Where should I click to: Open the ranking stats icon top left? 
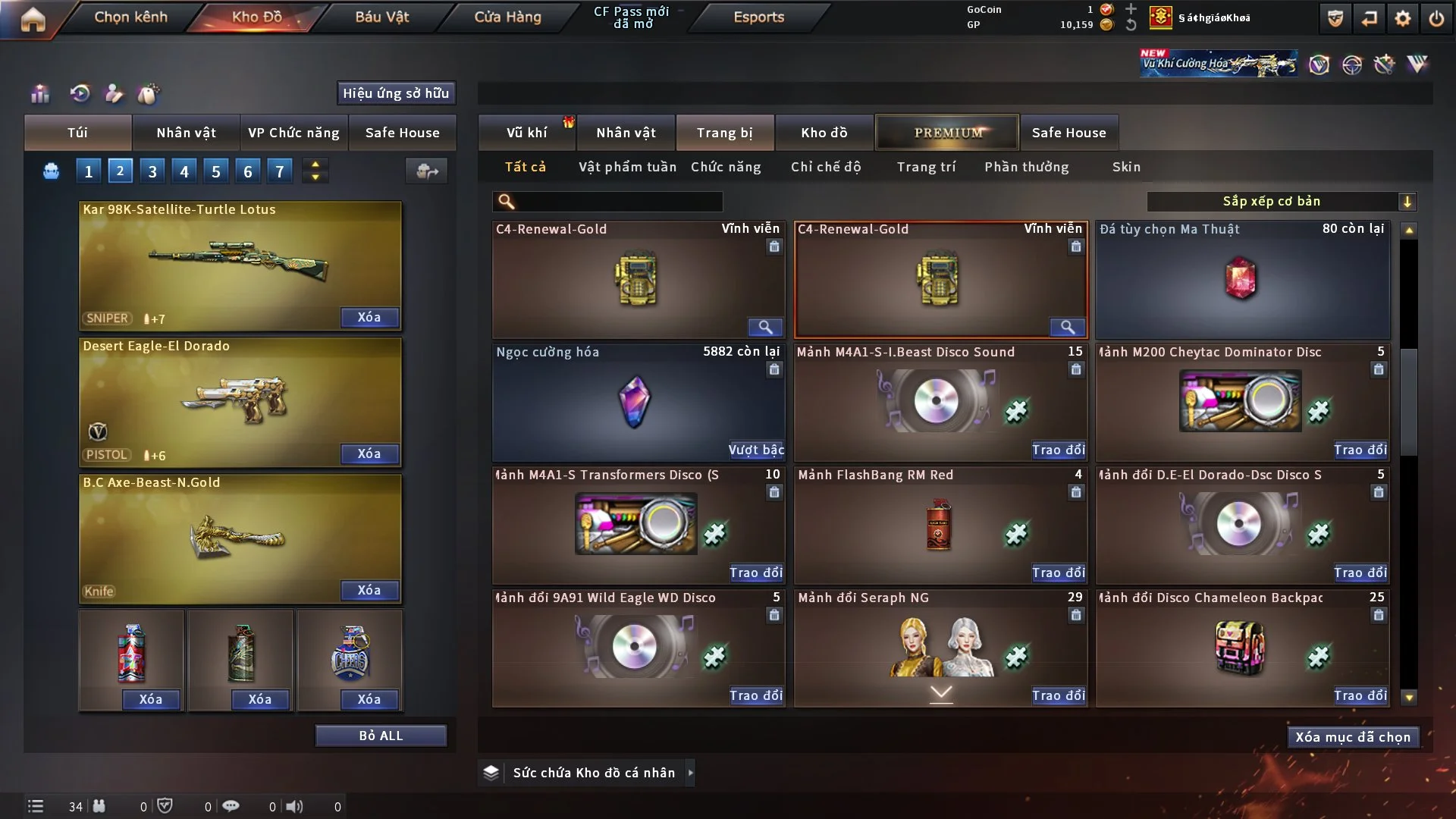pyautogui.click(x=39, y=94)
